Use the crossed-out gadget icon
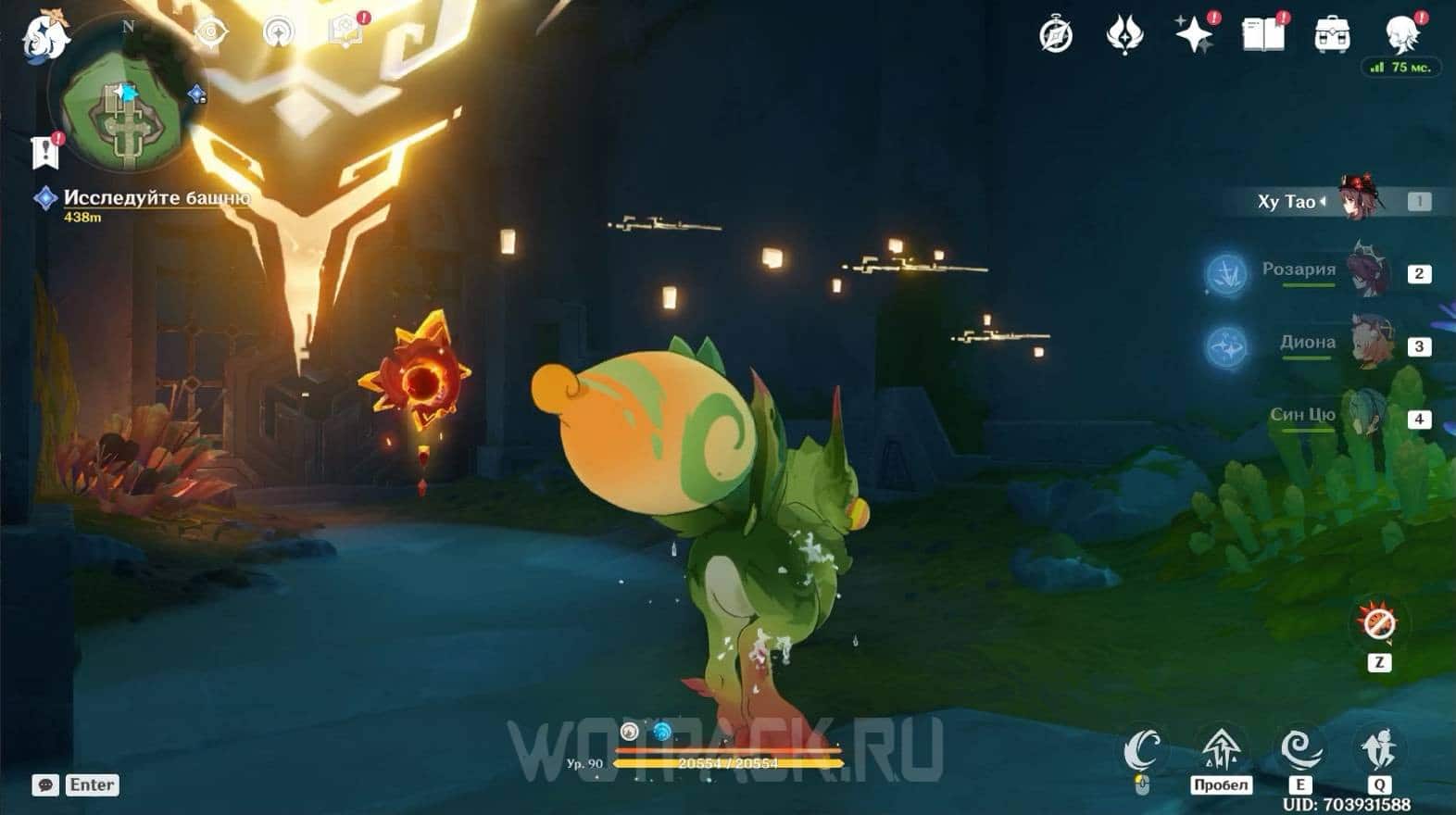The width and height of the screenshot is (1456, 815). point(1379,623)
